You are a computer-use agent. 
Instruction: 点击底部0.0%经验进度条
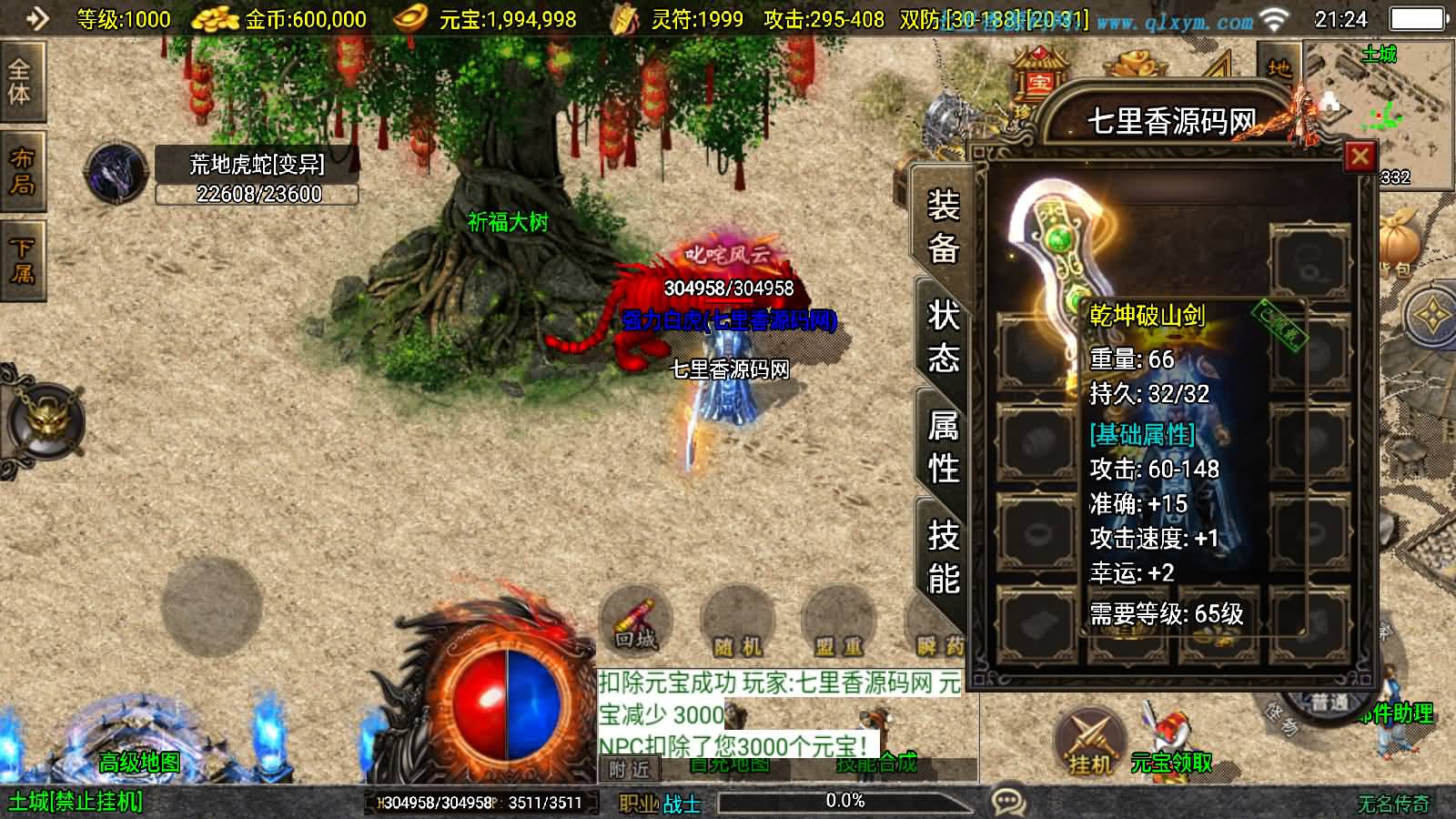tap(844, 802)
